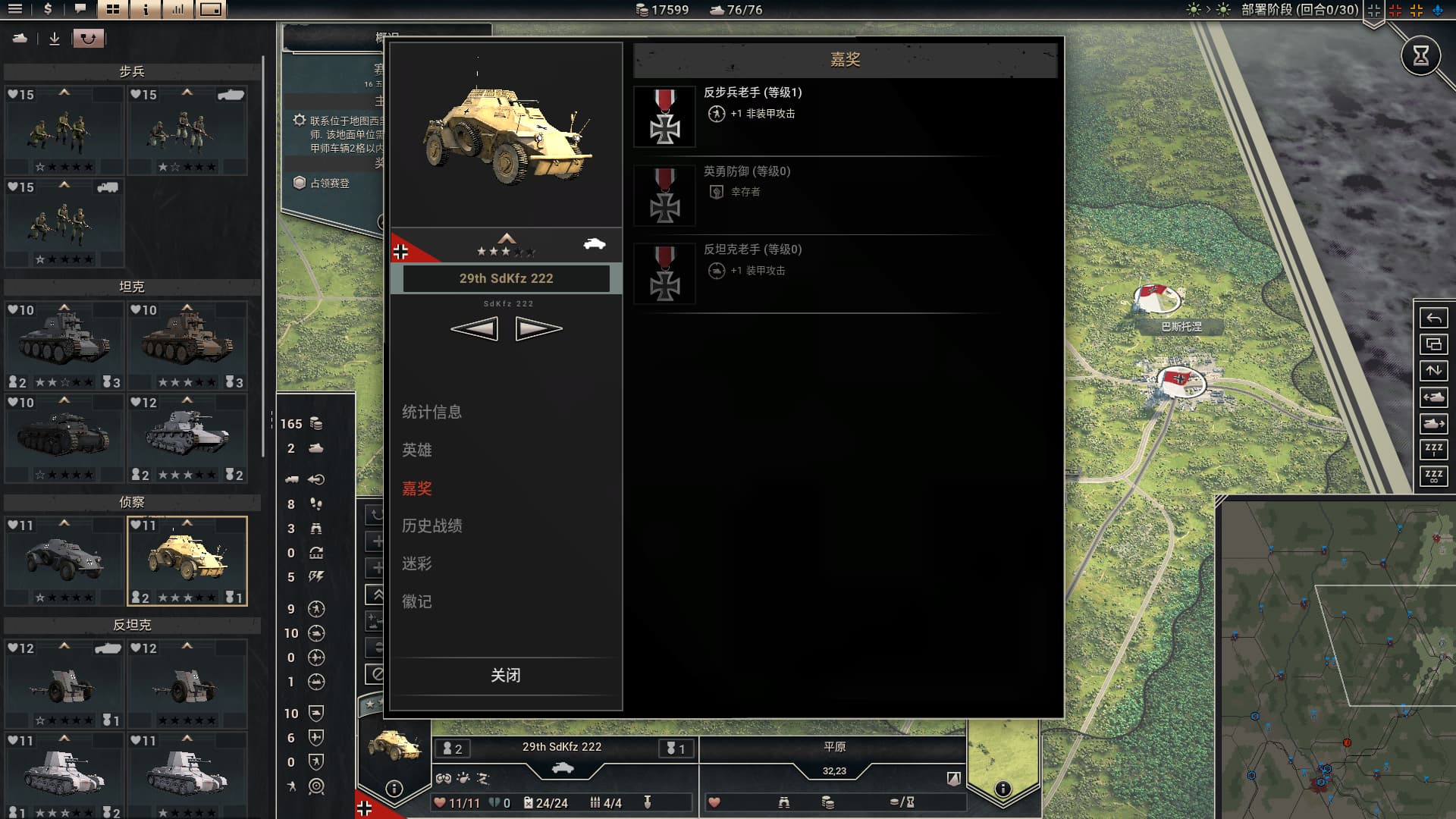
Task: Open the hamburger main menu
Action: 14,9
